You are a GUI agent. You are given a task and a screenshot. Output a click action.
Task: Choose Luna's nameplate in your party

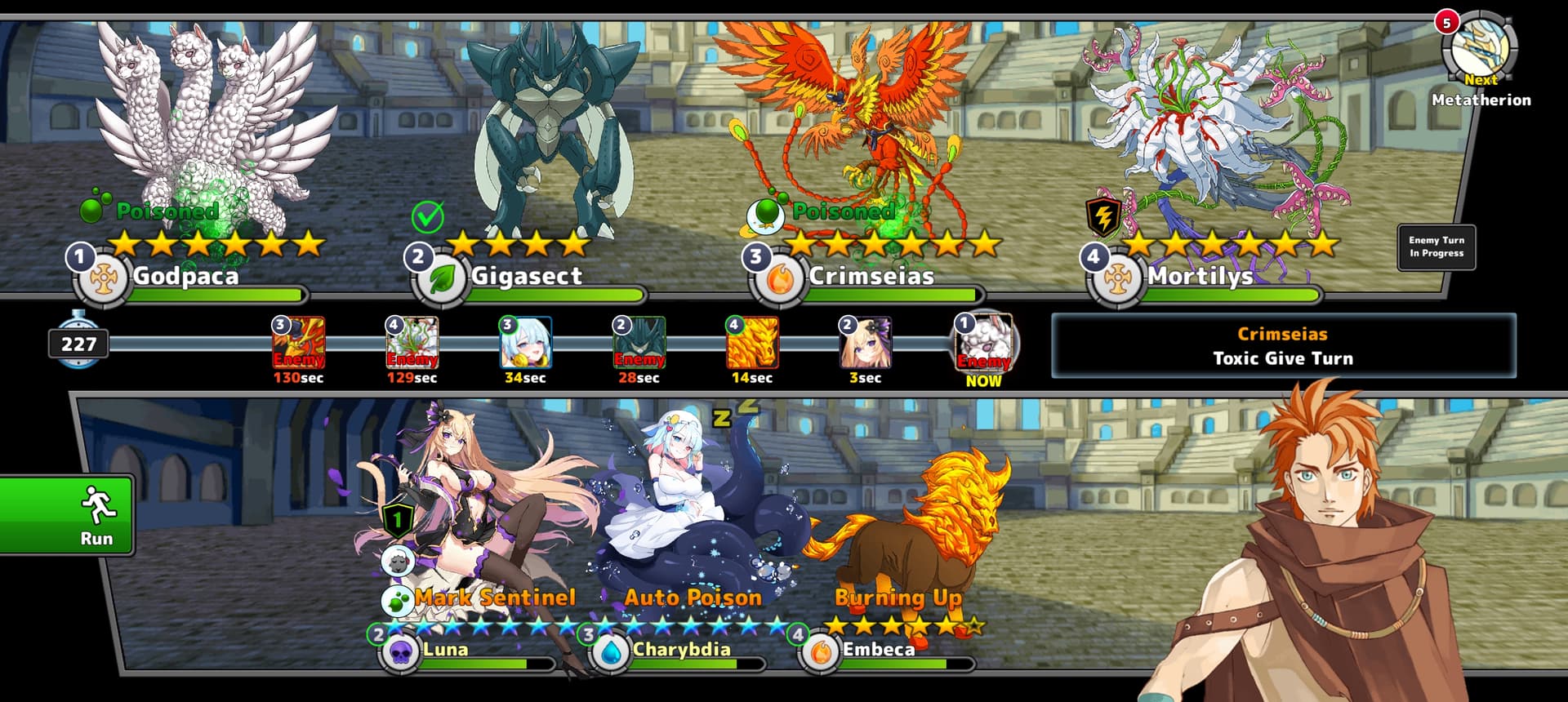[445, 650]
